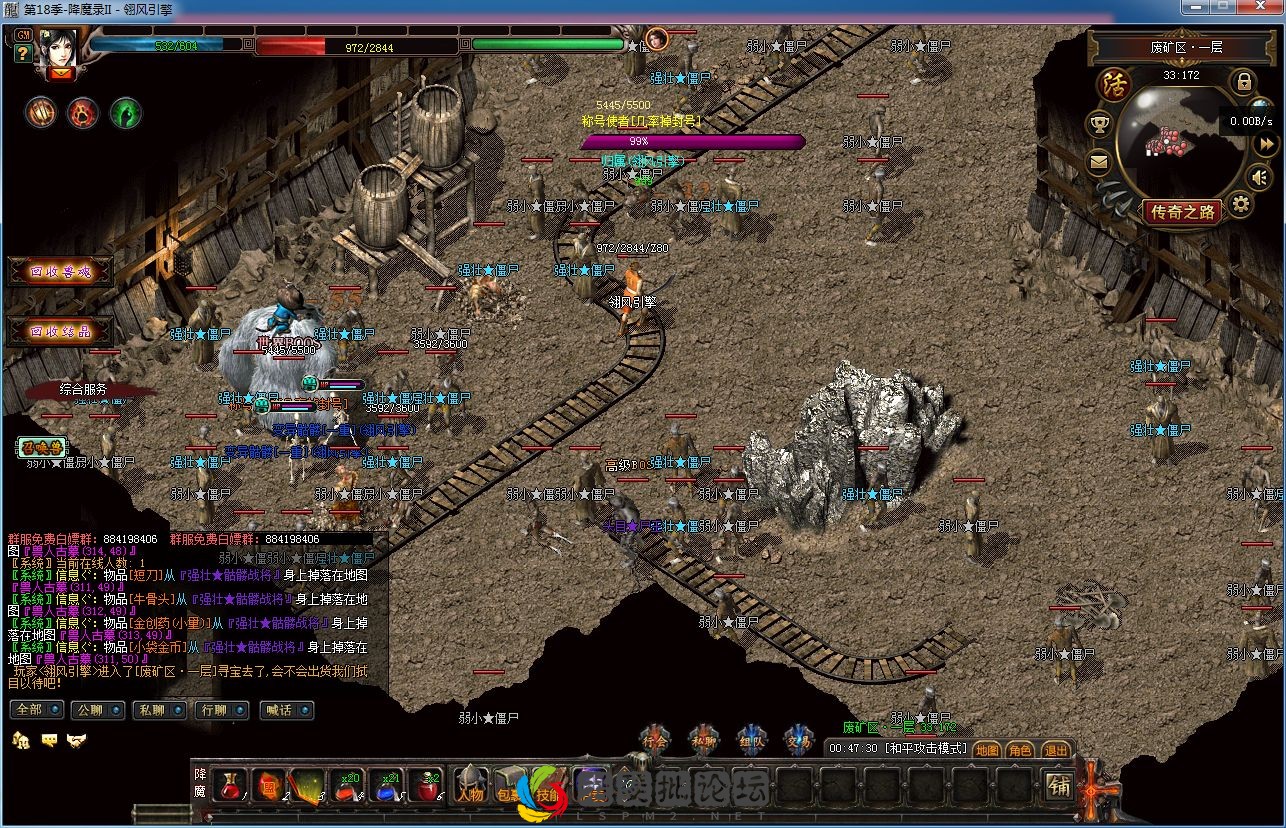
Task: Open the trophy ranking icon
Action: coord(1100,124)
